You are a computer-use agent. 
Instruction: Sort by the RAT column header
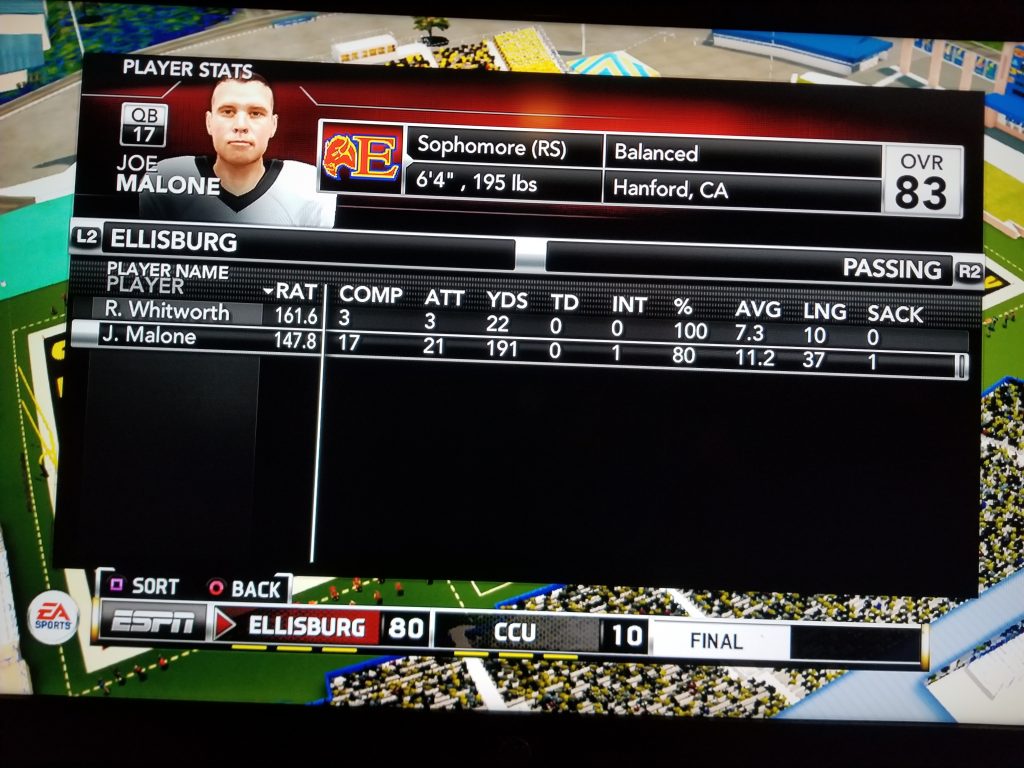coord(295,293)
